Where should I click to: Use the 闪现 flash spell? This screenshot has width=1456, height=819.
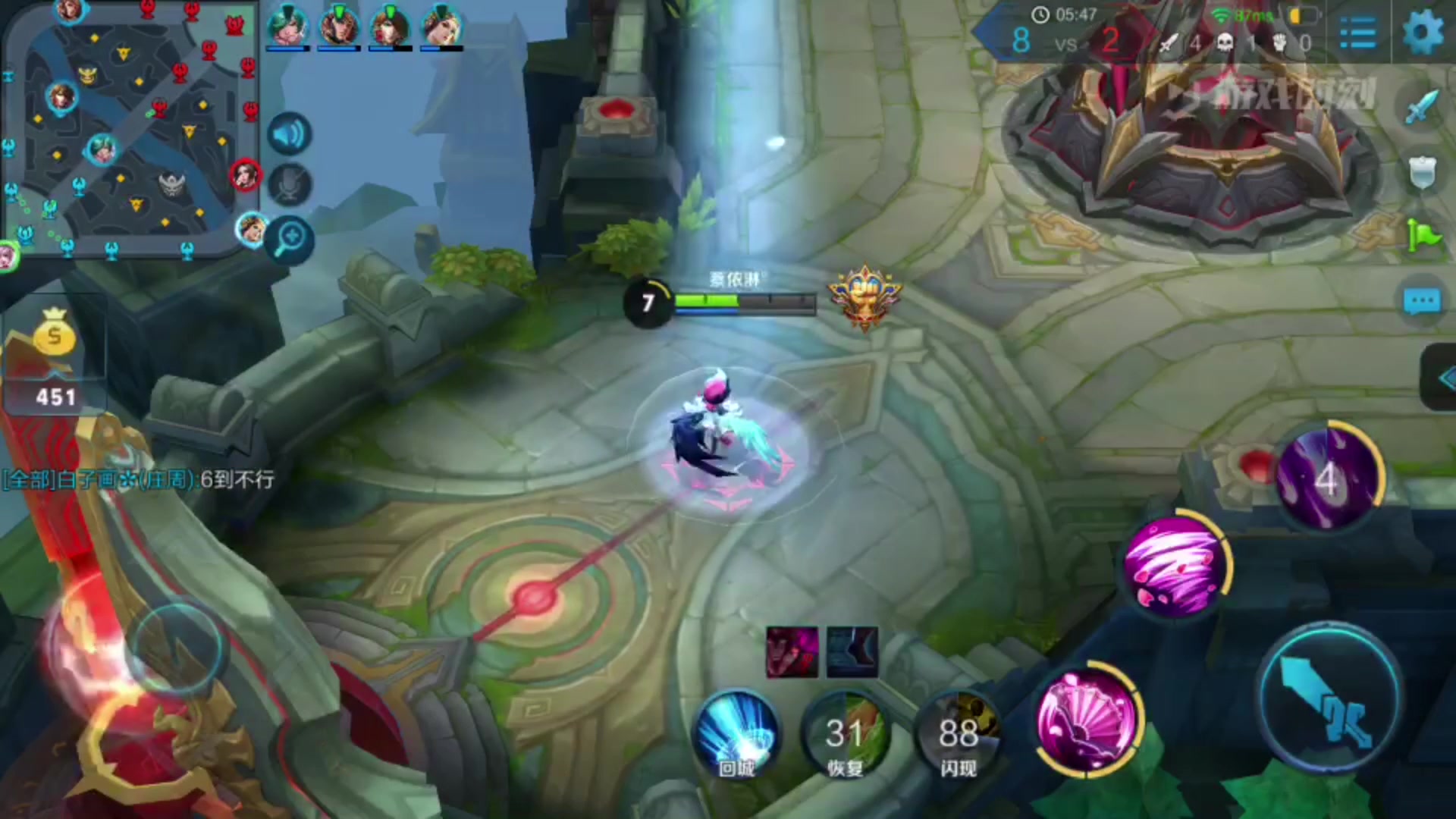click(x=958, y=734)
